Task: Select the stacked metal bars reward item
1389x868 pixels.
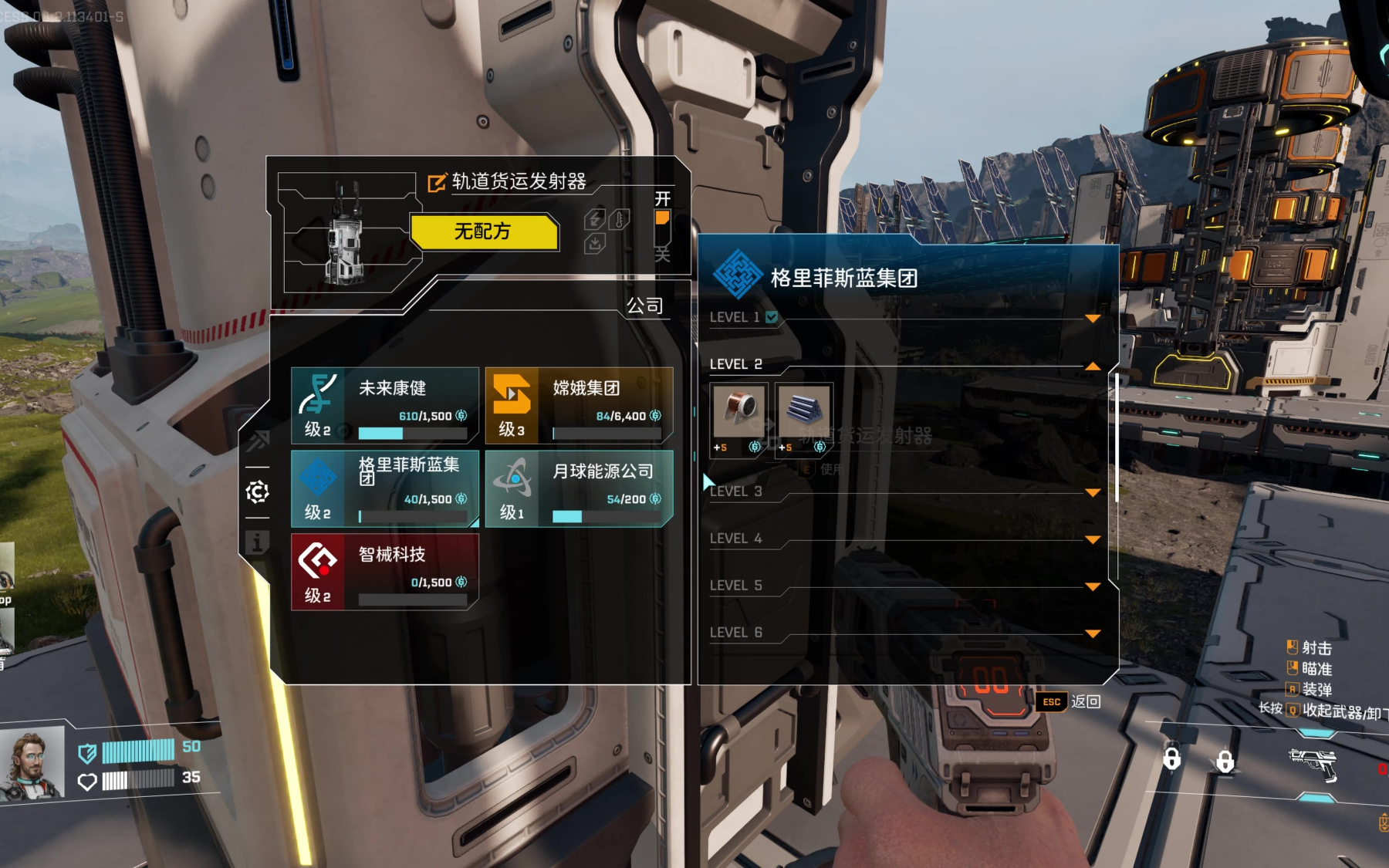Action: pyautogui.click(x=803, y=413)
